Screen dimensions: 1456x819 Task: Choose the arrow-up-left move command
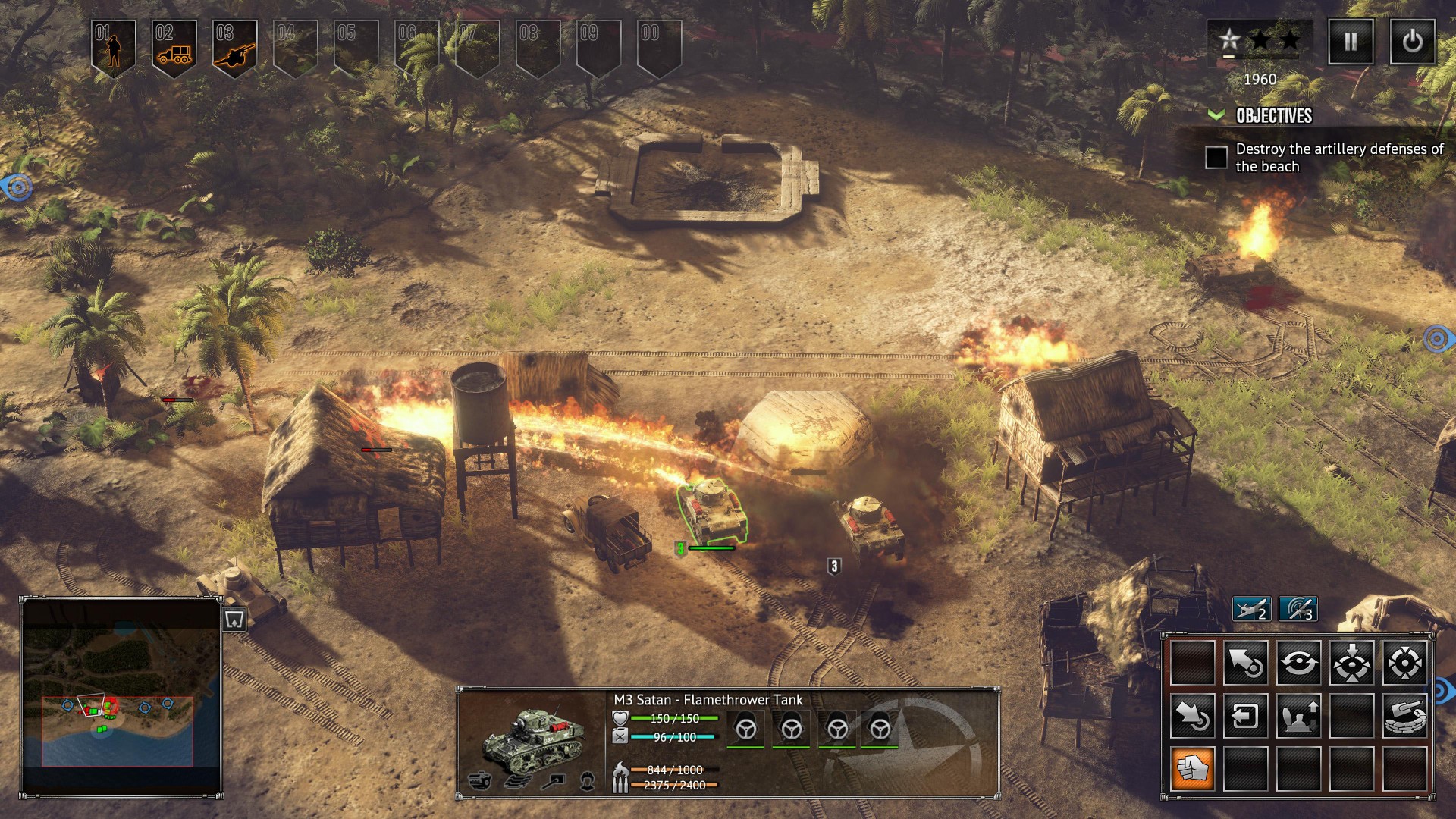pyautogui.click(x=1245, y=663)
